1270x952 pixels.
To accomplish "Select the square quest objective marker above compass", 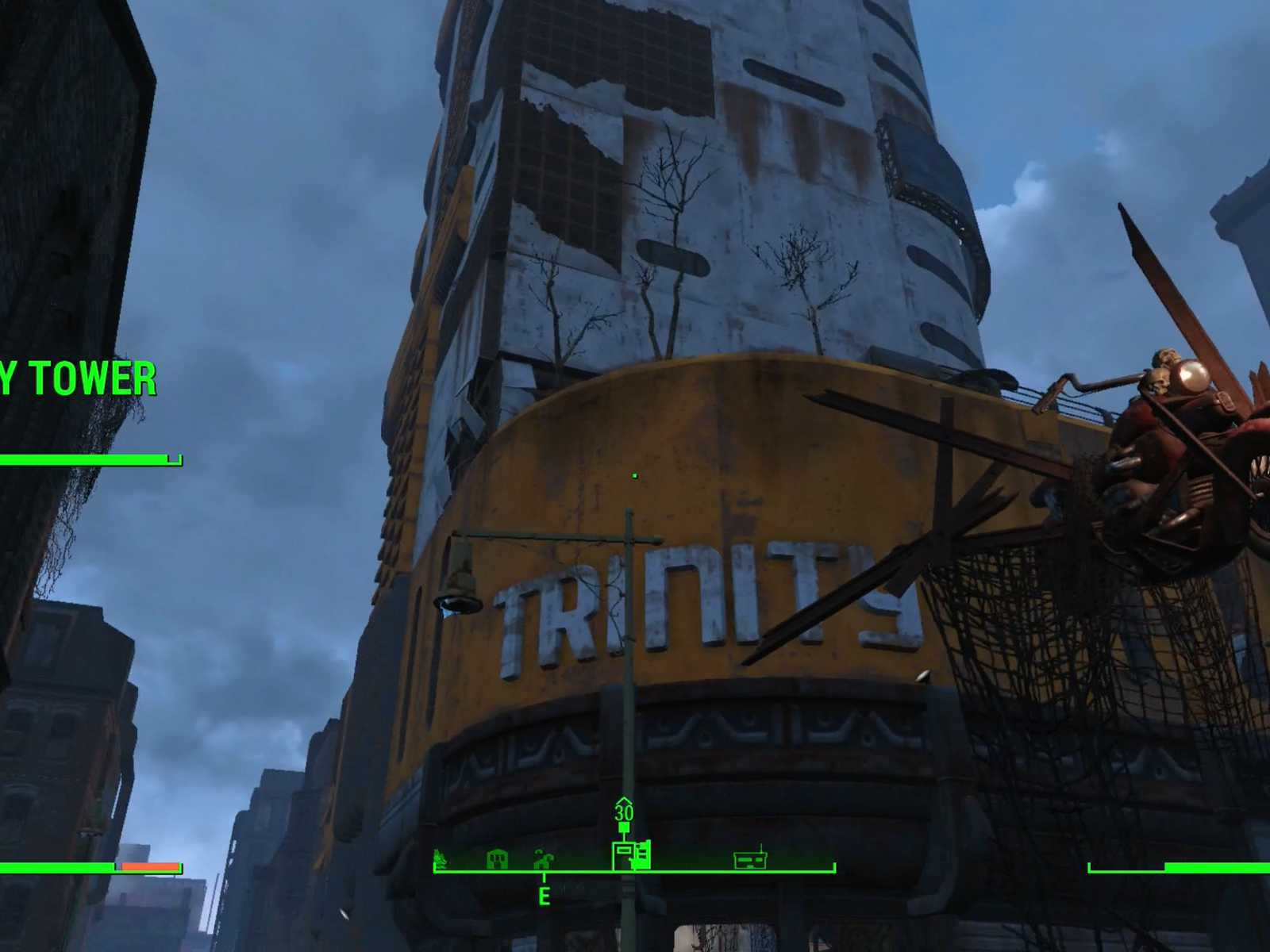I will click(624, 827).
